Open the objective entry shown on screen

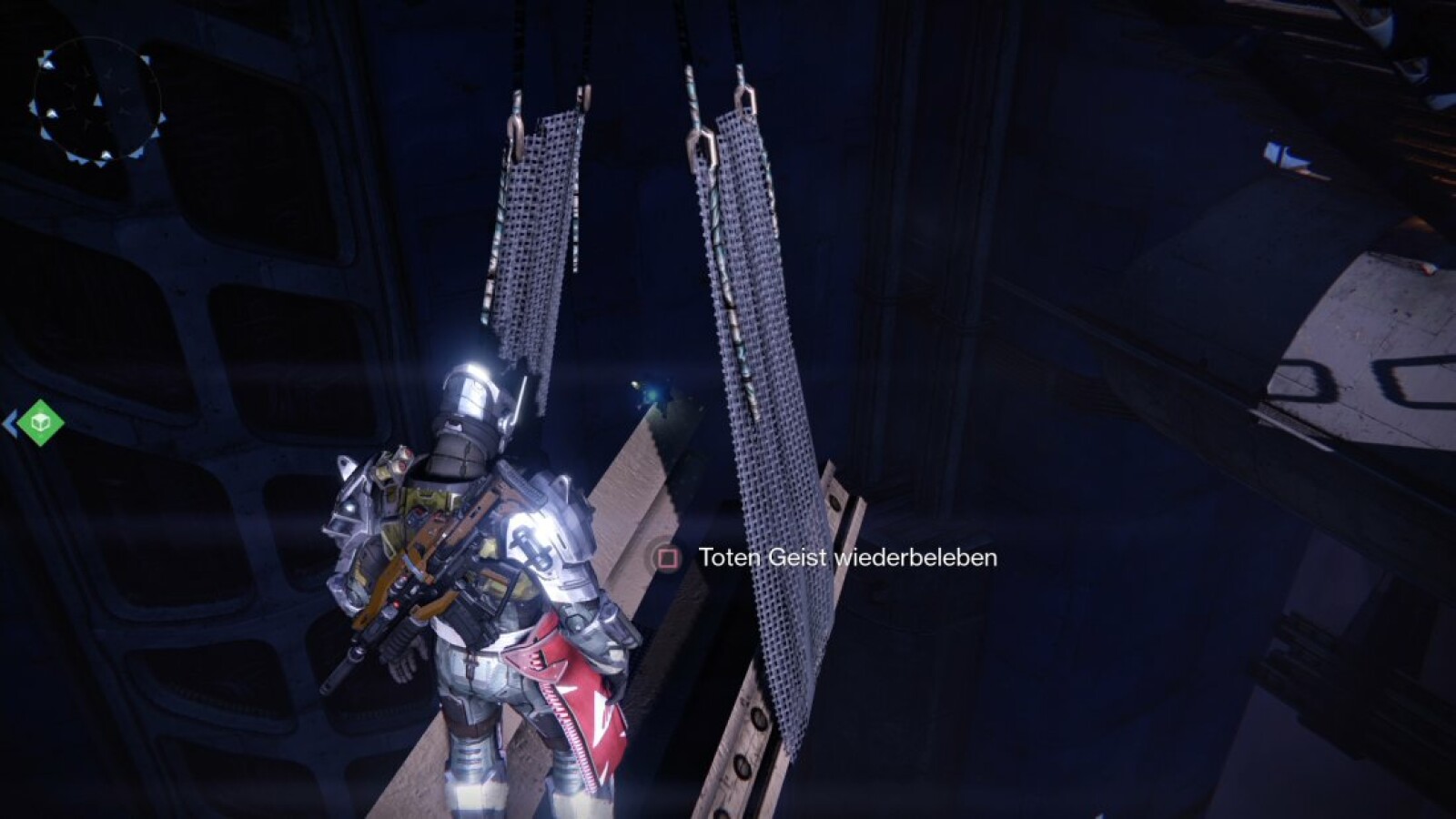846,559
